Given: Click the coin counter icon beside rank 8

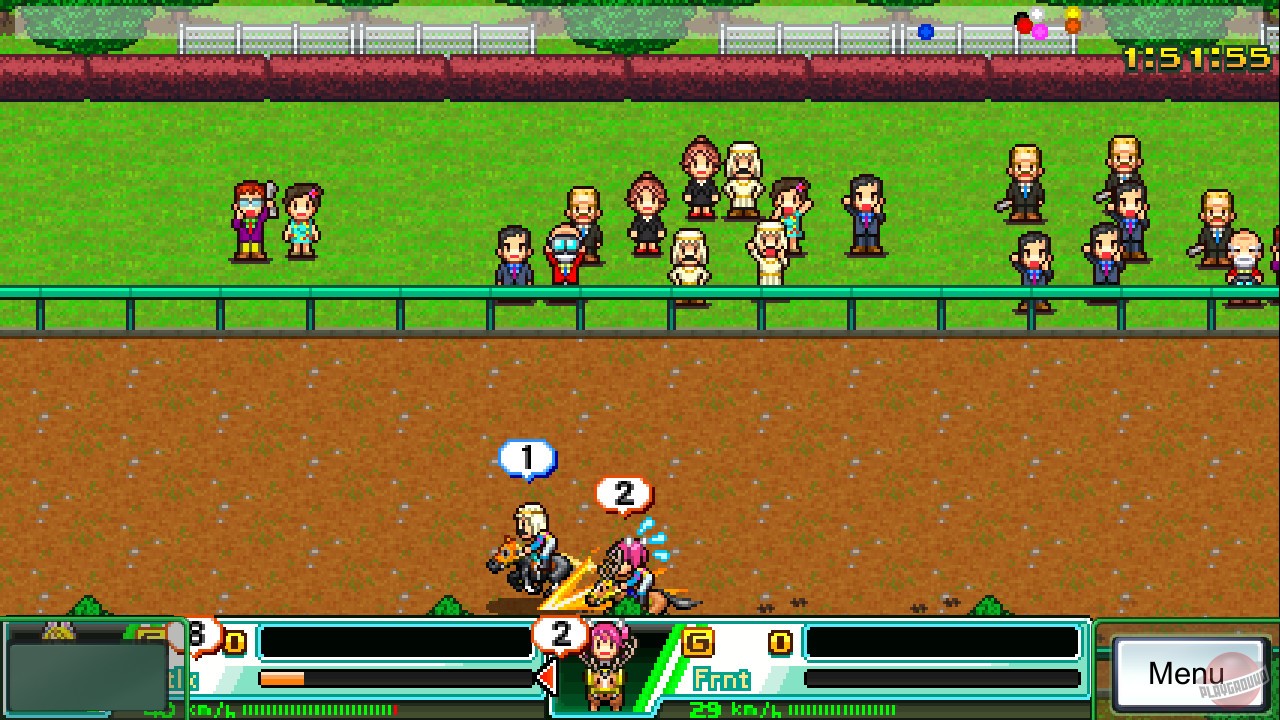Looking at the screenshot, I should (x=235, y=641).
